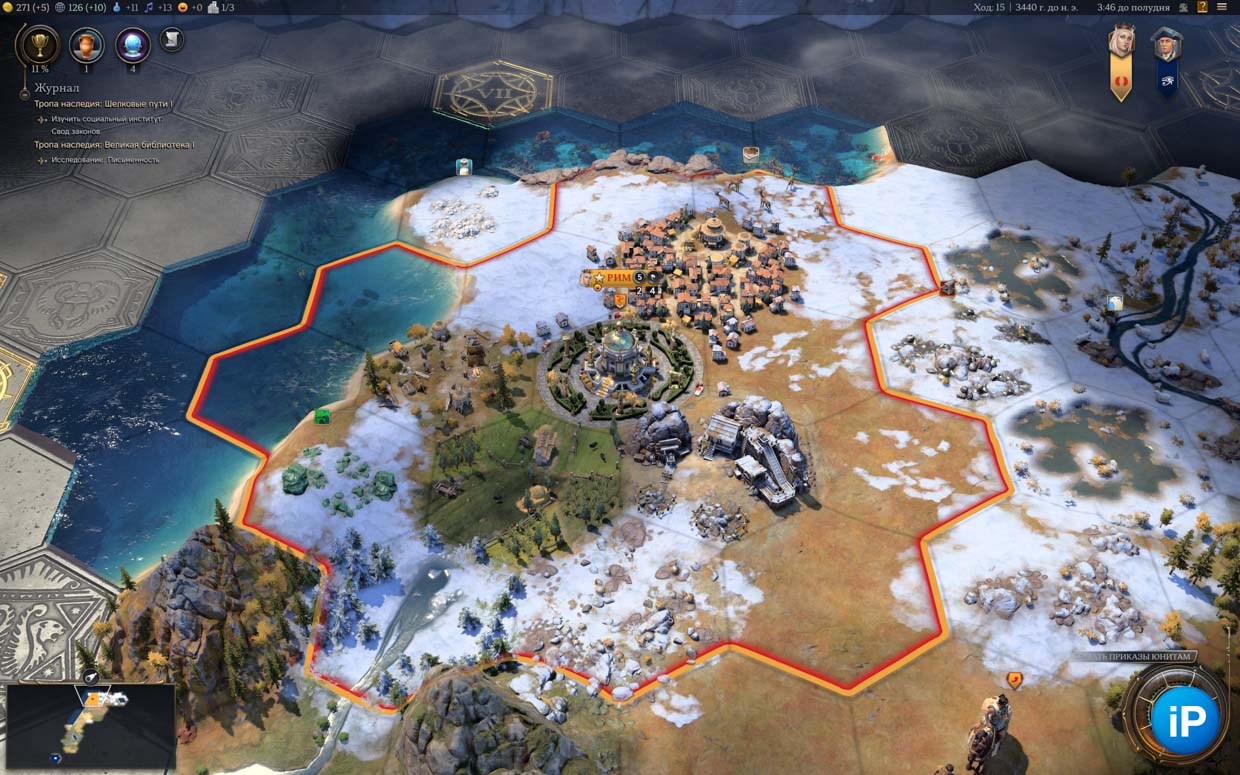Open the culture tree amphora icon

pyautogui.click(x=87, y=45)
